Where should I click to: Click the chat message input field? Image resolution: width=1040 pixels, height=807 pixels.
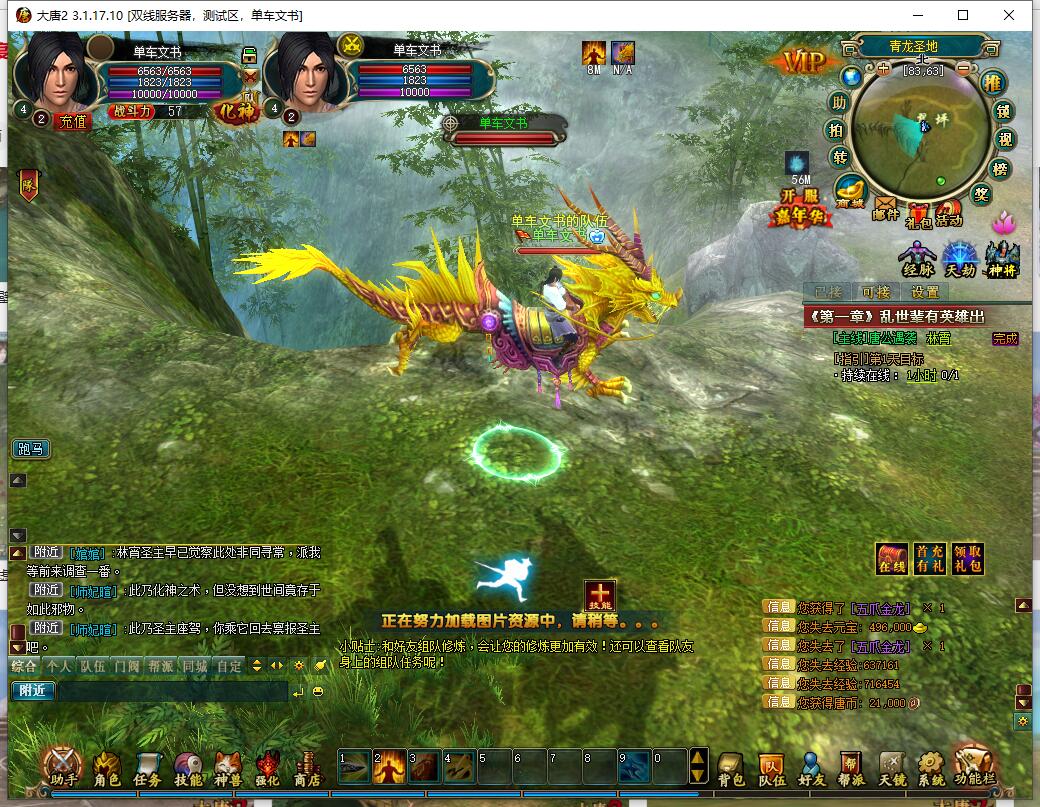coord(170,690)
